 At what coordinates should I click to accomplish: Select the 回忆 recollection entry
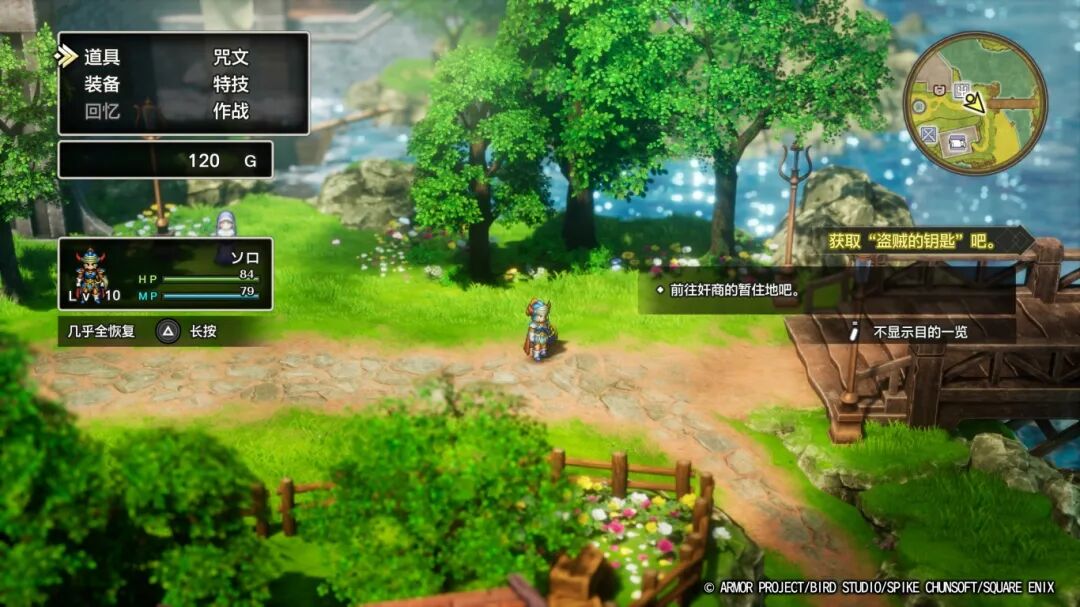pyautogui.click(x=102, y=111)
